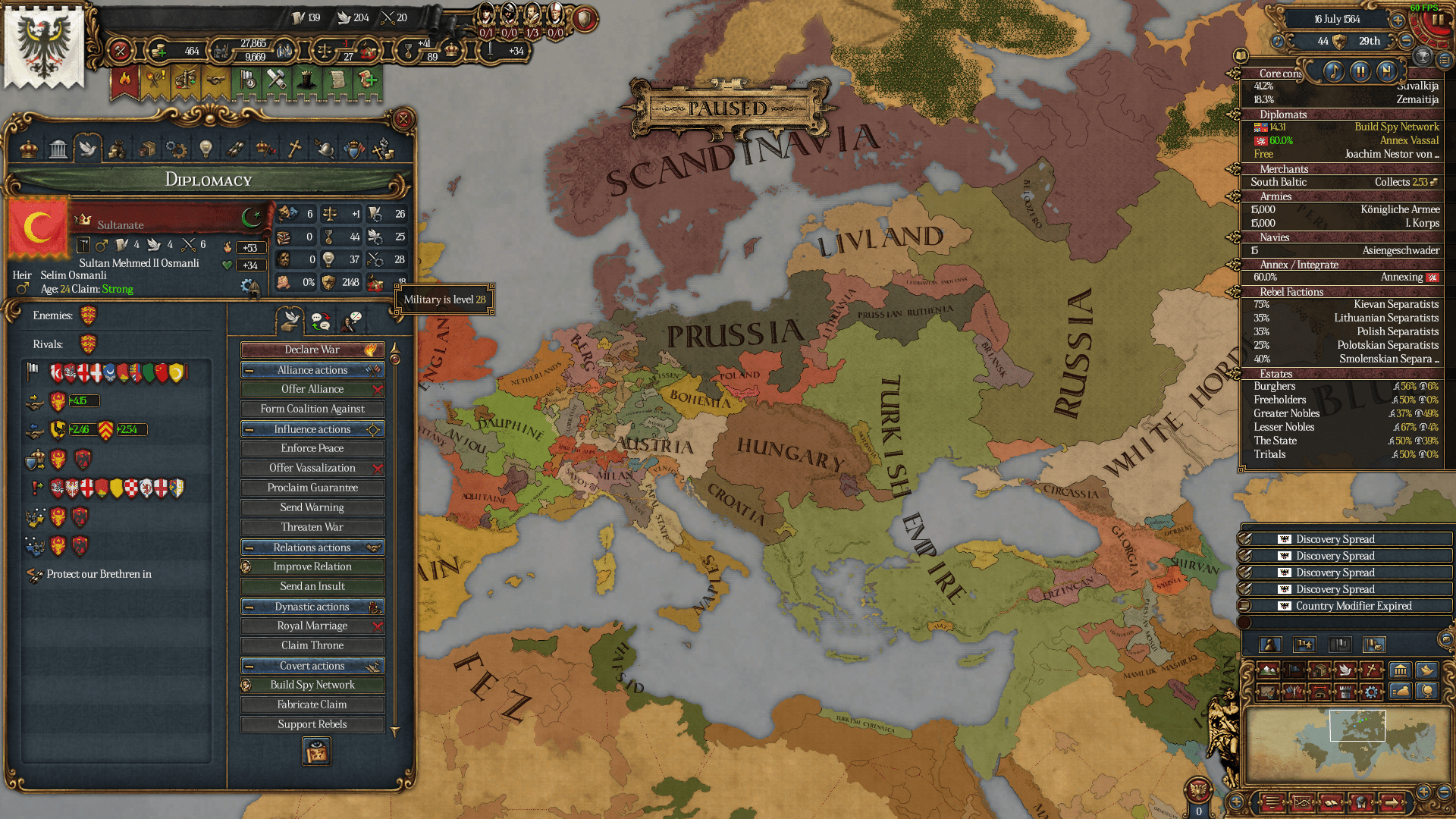Toggle the pause button
This screenshot has width=1456, height=819.
click(1361, 71)
